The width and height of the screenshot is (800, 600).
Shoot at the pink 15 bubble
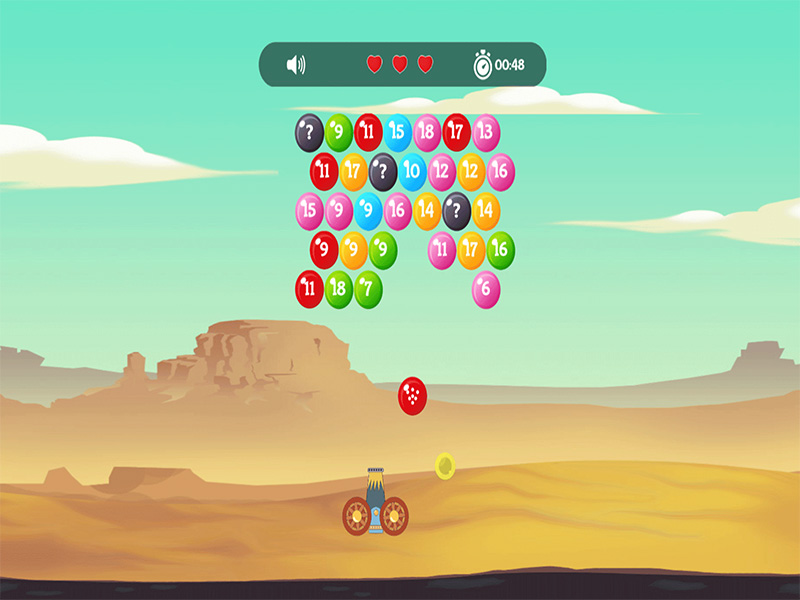[309, 211]
